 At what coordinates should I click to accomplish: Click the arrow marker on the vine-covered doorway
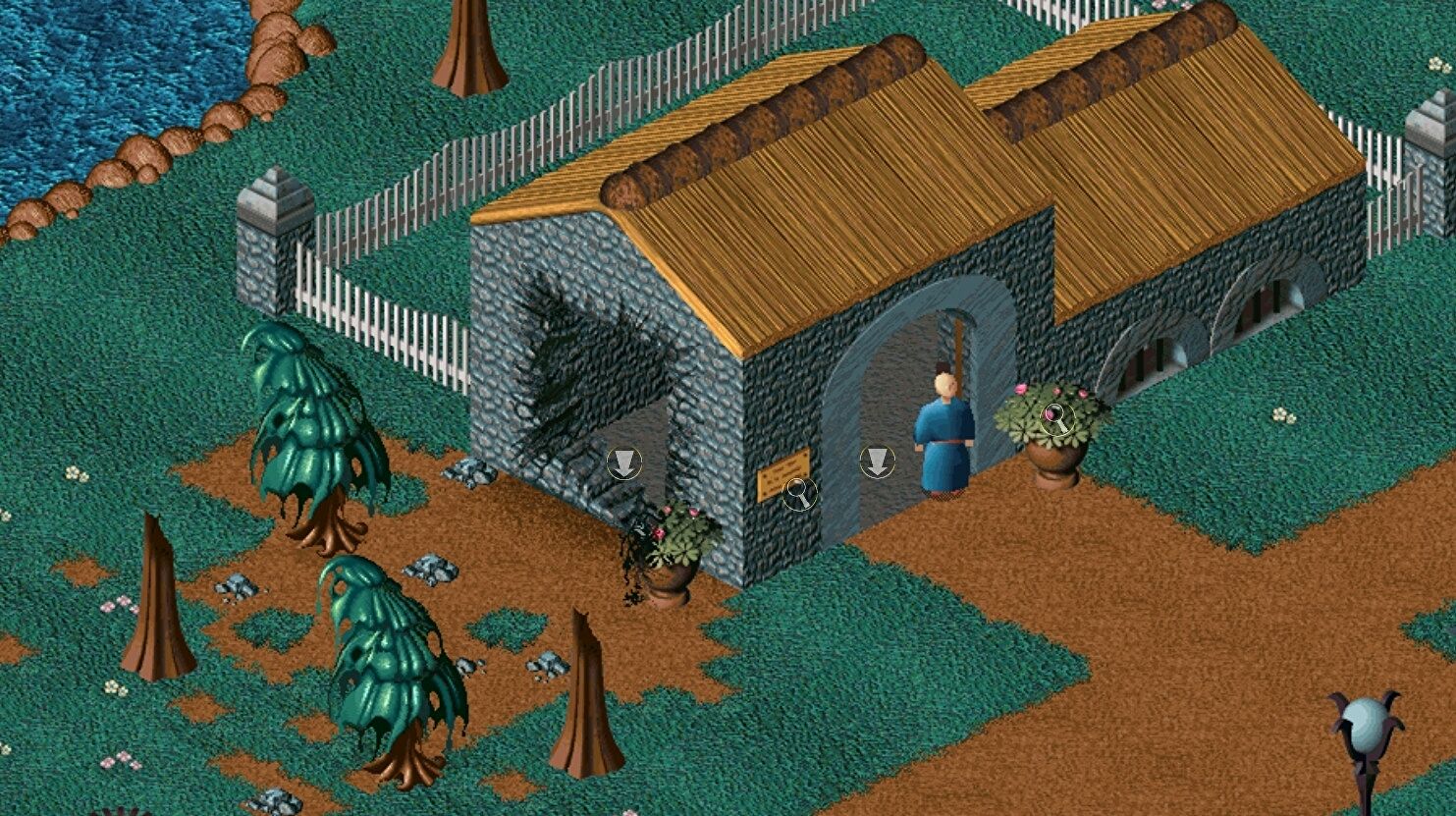tap(623, 462)
